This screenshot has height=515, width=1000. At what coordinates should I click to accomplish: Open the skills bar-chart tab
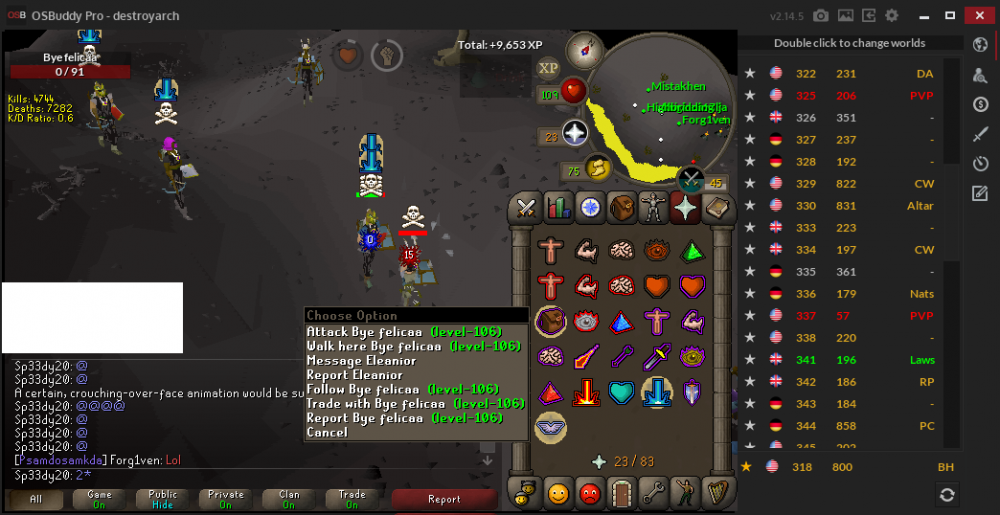coord(558,208)
